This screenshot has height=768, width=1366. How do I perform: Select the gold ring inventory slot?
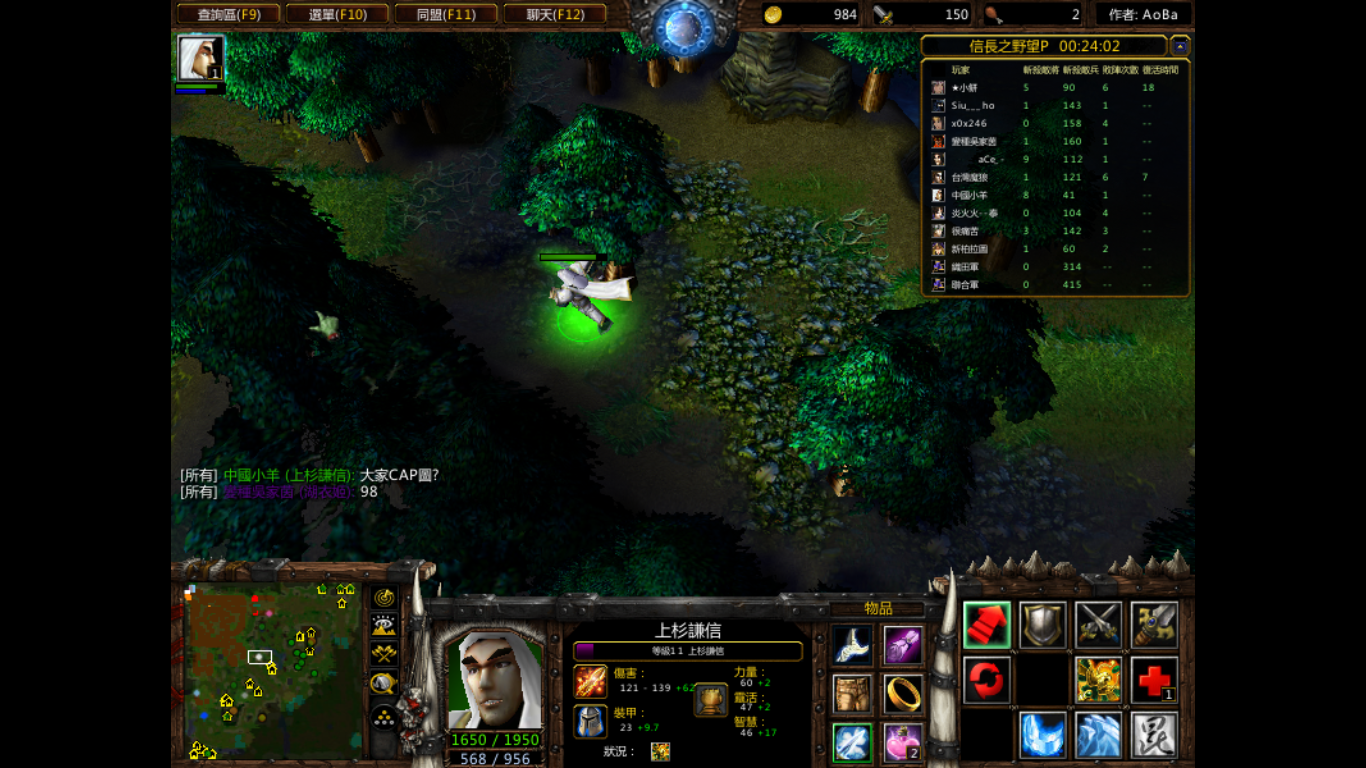[903, 694]
